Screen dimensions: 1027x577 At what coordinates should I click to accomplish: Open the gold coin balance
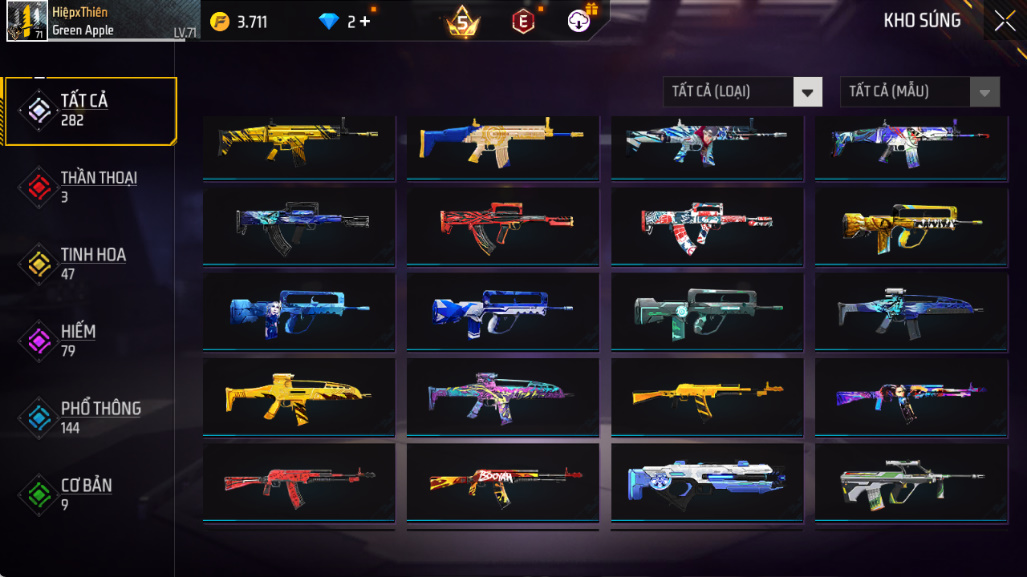click(x=239, y=21)
